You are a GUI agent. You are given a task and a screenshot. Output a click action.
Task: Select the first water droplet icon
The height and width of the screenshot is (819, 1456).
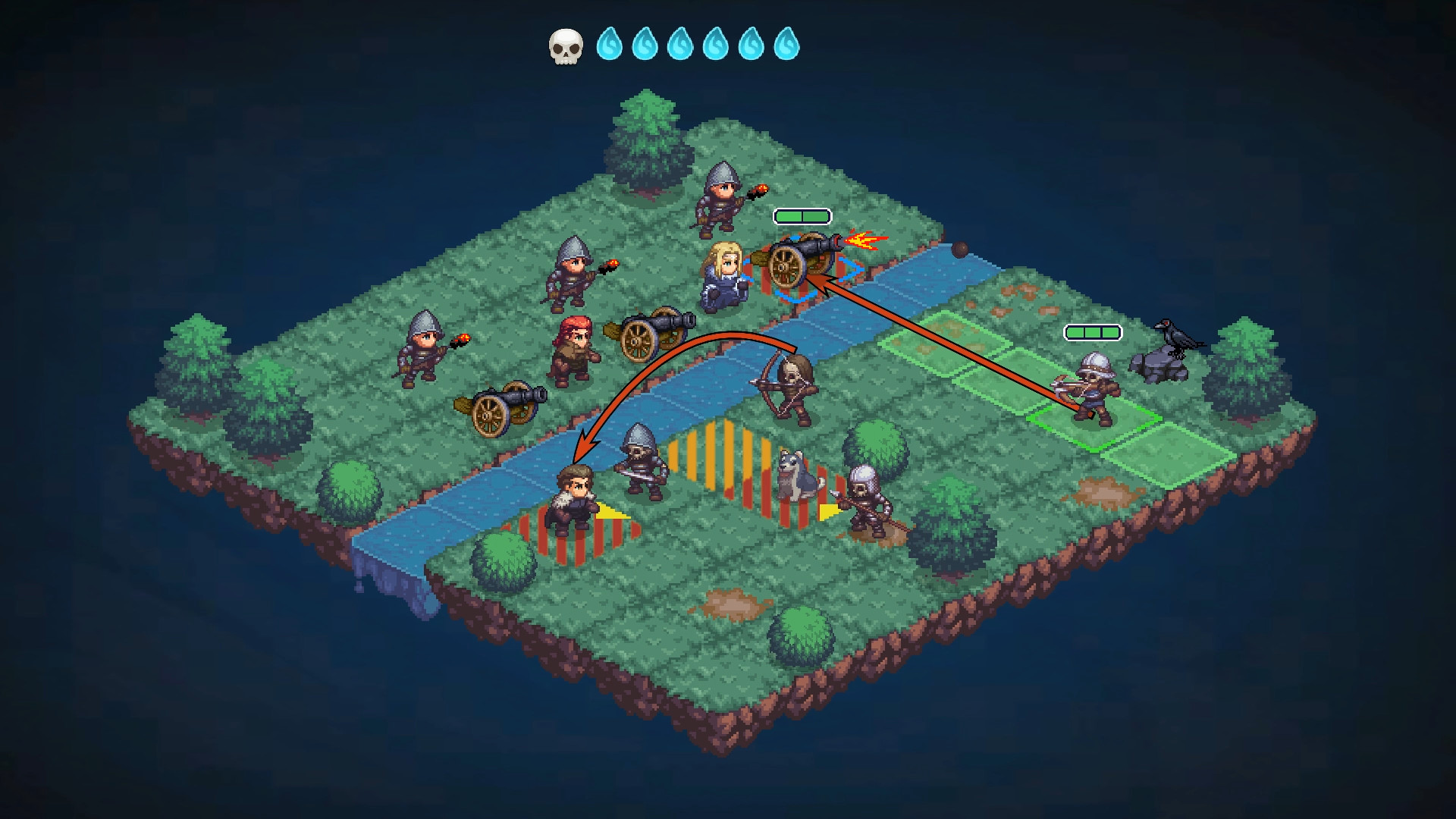pyautogui.click(x=611, y=45)
